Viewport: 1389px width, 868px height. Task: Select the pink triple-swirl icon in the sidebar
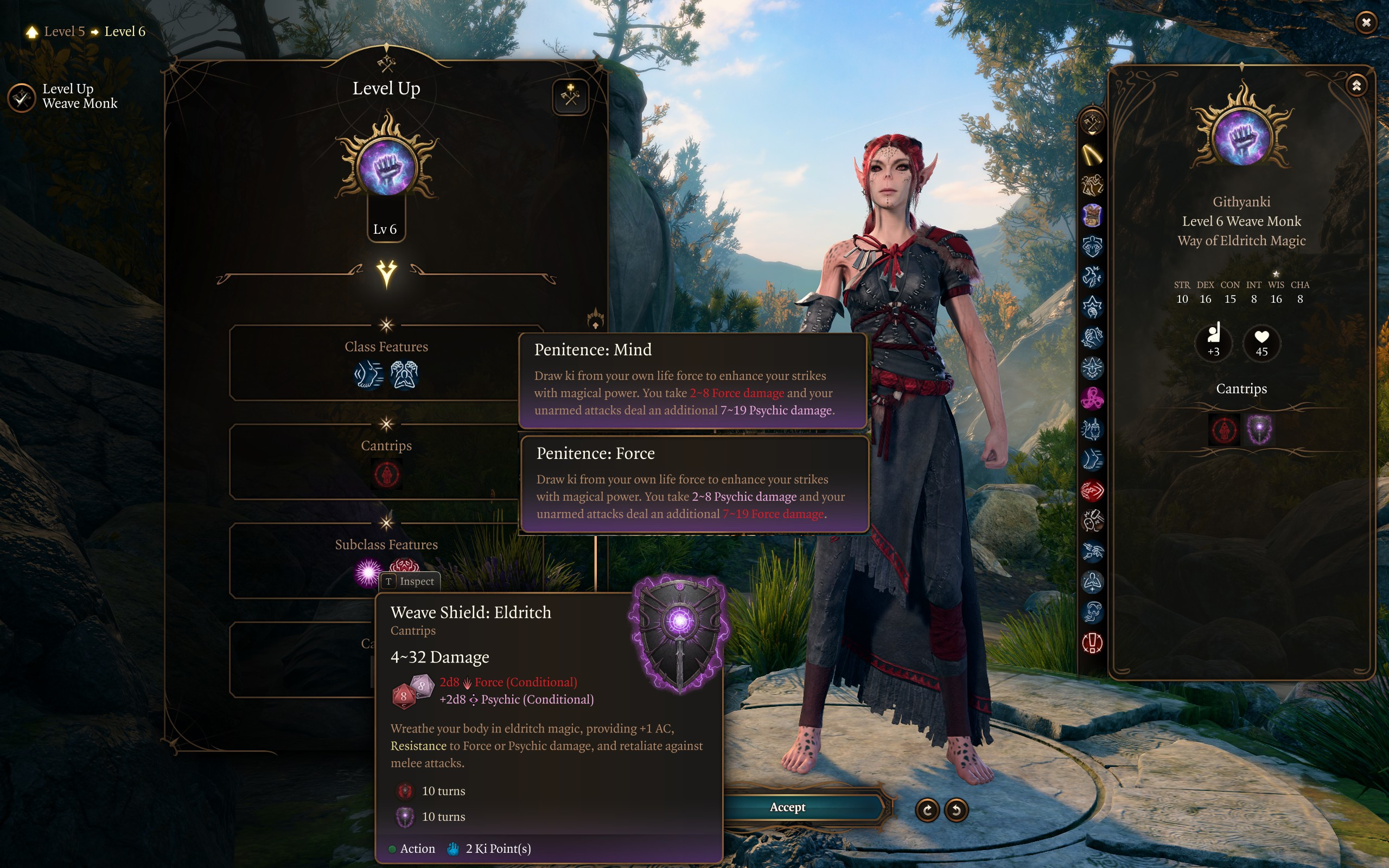click(x=1092, y=398)
